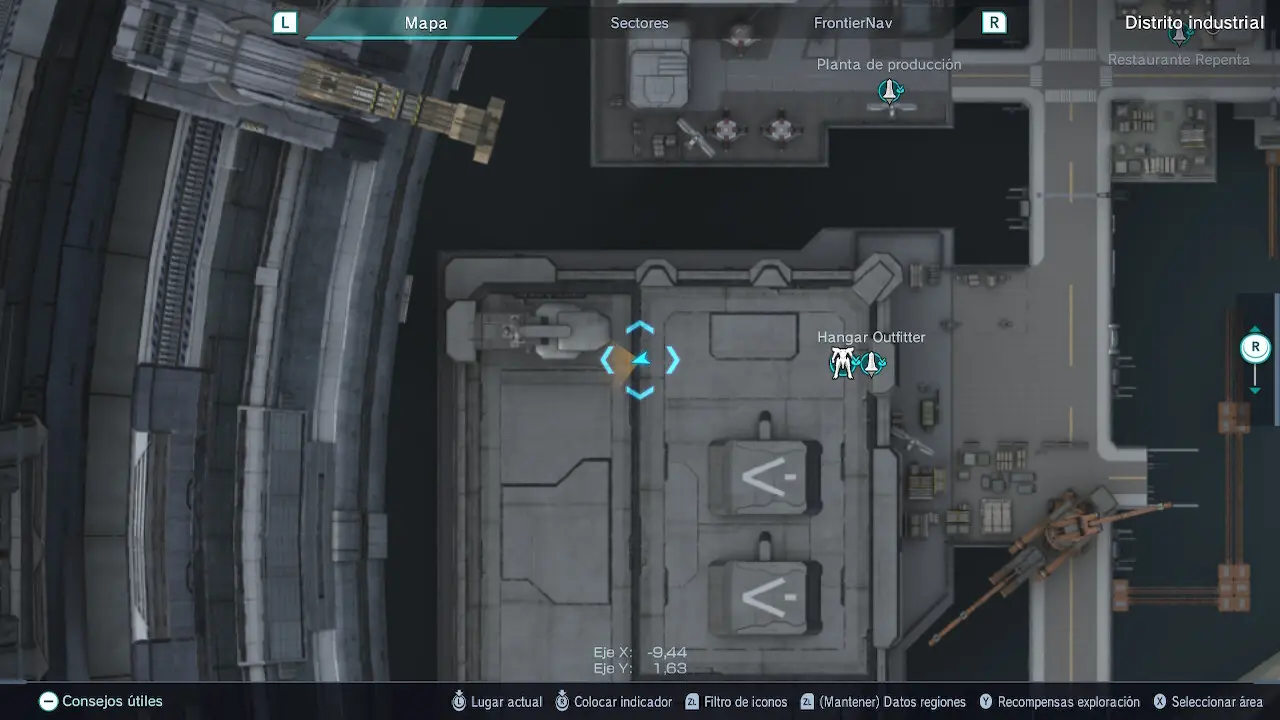Activate Colocar indicador
Image resolution: width=1280 pixels, height=720 pixels.
pyautogui.click(x=613, y=702)
